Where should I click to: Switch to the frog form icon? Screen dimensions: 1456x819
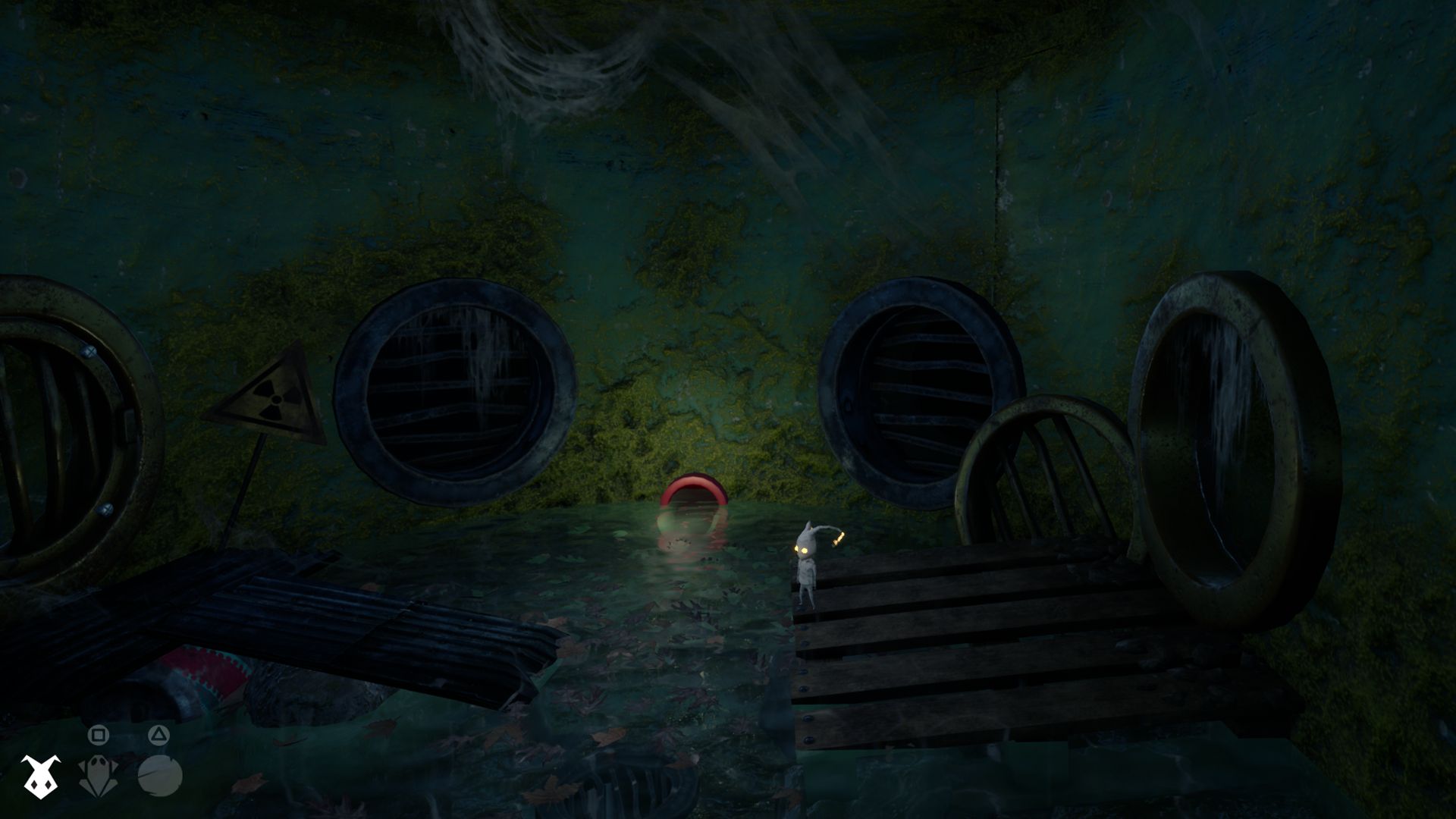98,776
